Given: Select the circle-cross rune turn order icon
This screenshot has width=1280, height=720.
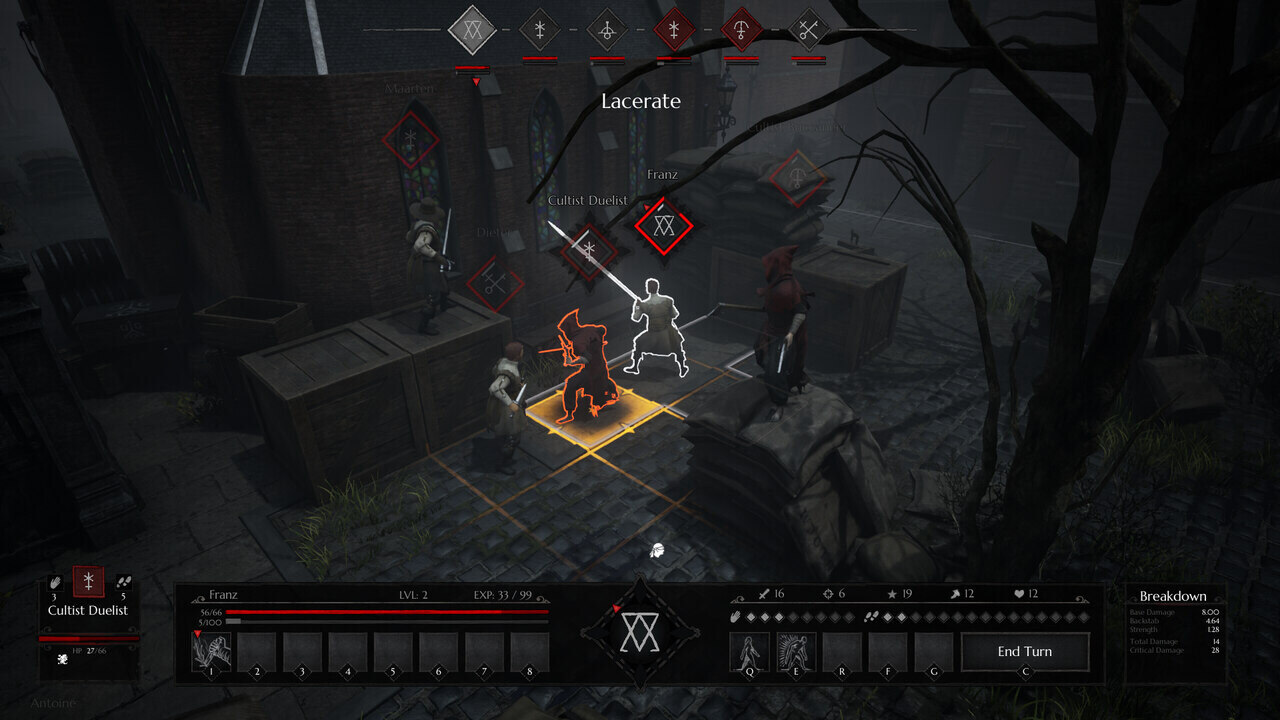Looking at the screenshot, I should coord(607,30).
